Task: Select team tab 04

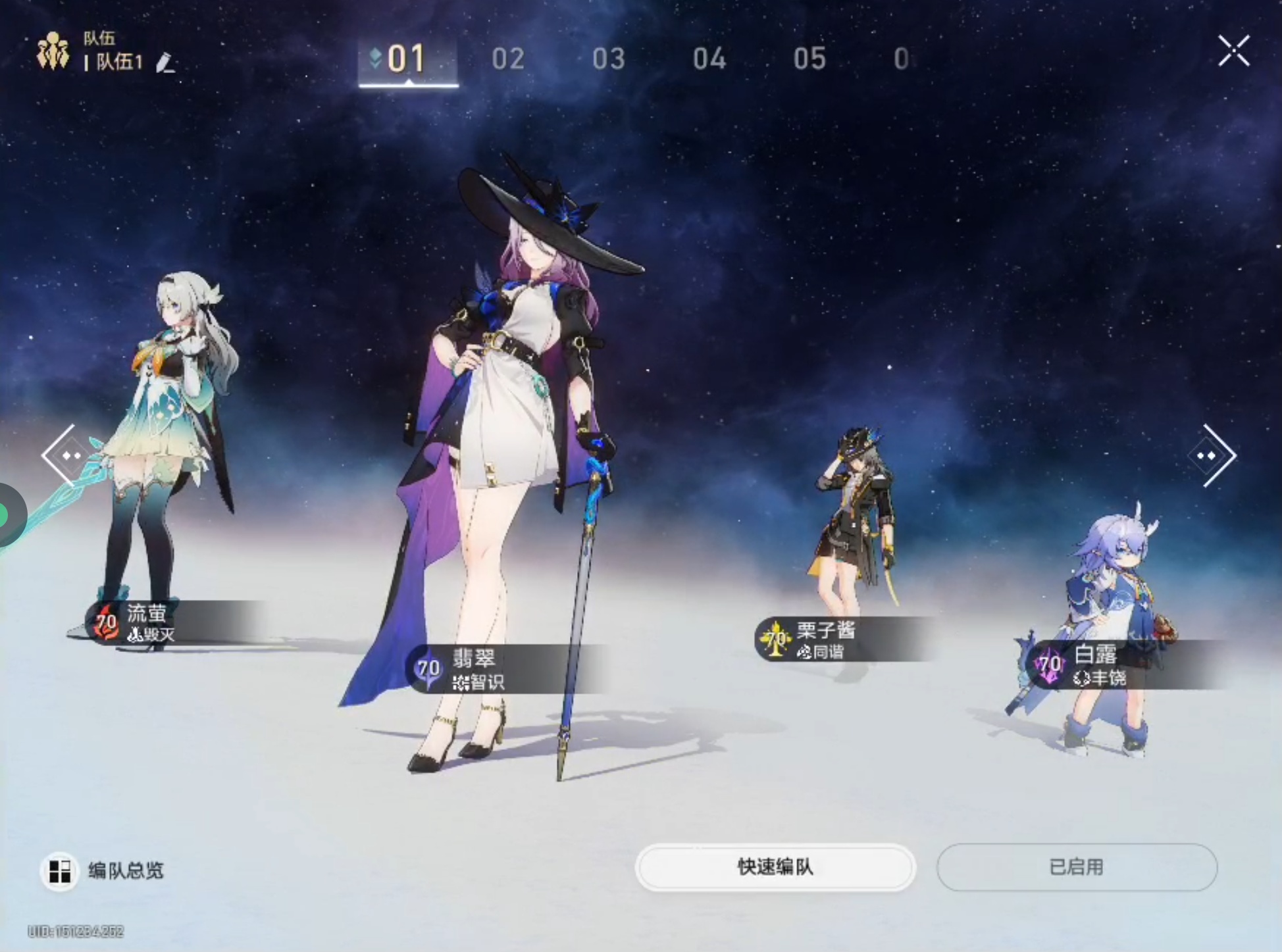Action: pyautogui.click(x=709, y=59)
